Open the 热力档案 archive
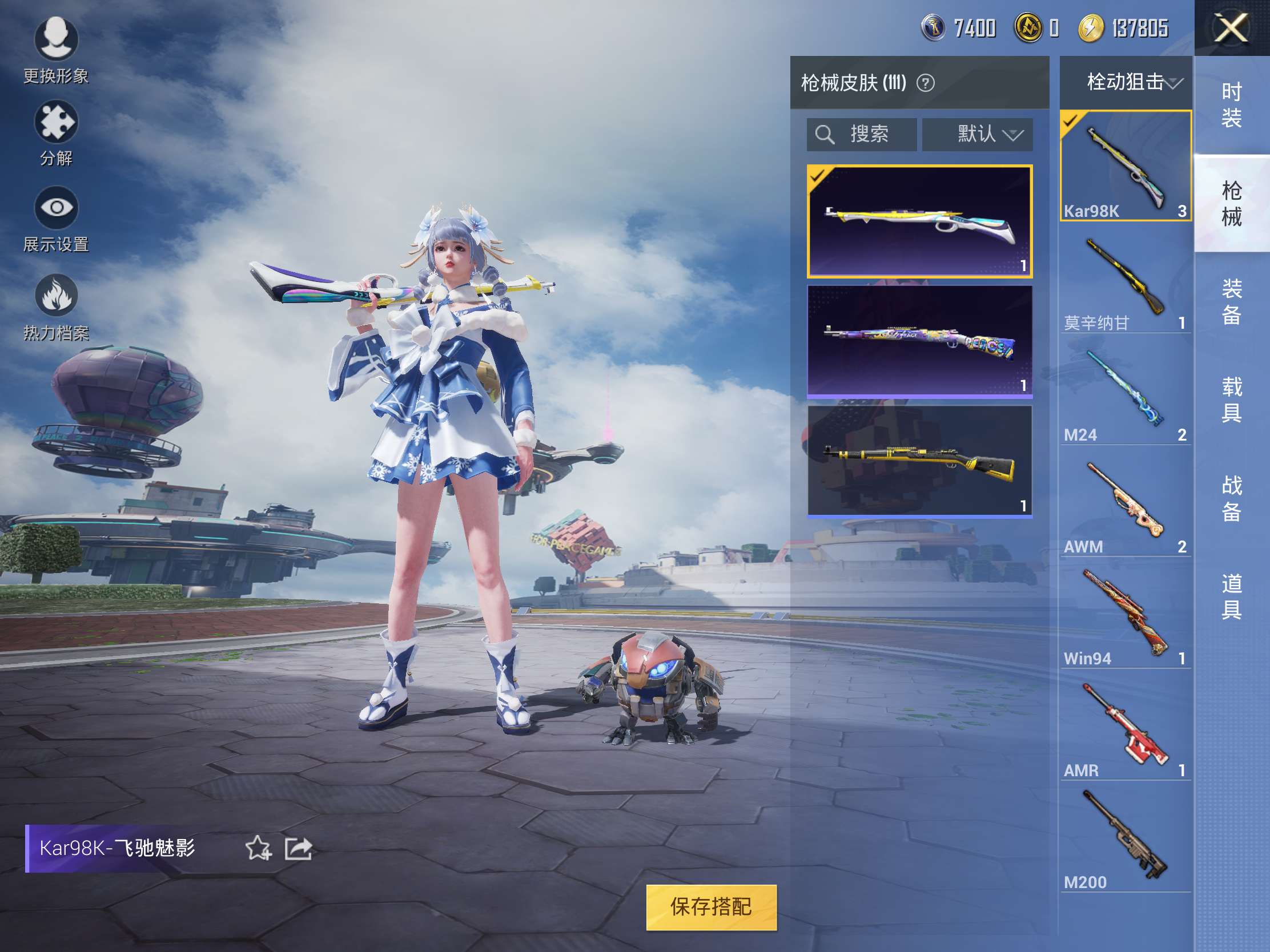The width and height of the screenshot is (1270, 952). point(56,307)
